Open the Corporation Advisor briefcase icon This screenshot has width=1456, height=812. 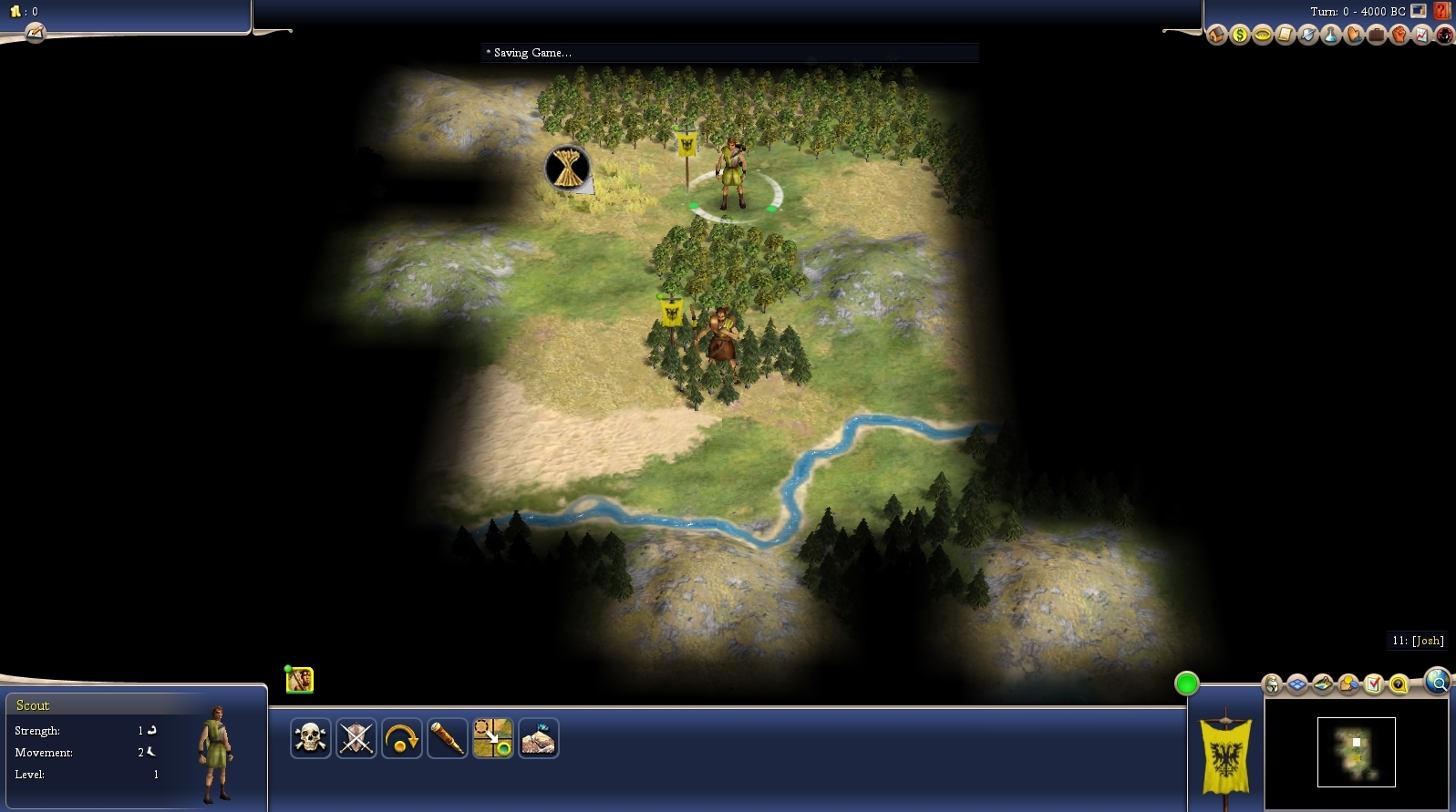point(1377,36)
